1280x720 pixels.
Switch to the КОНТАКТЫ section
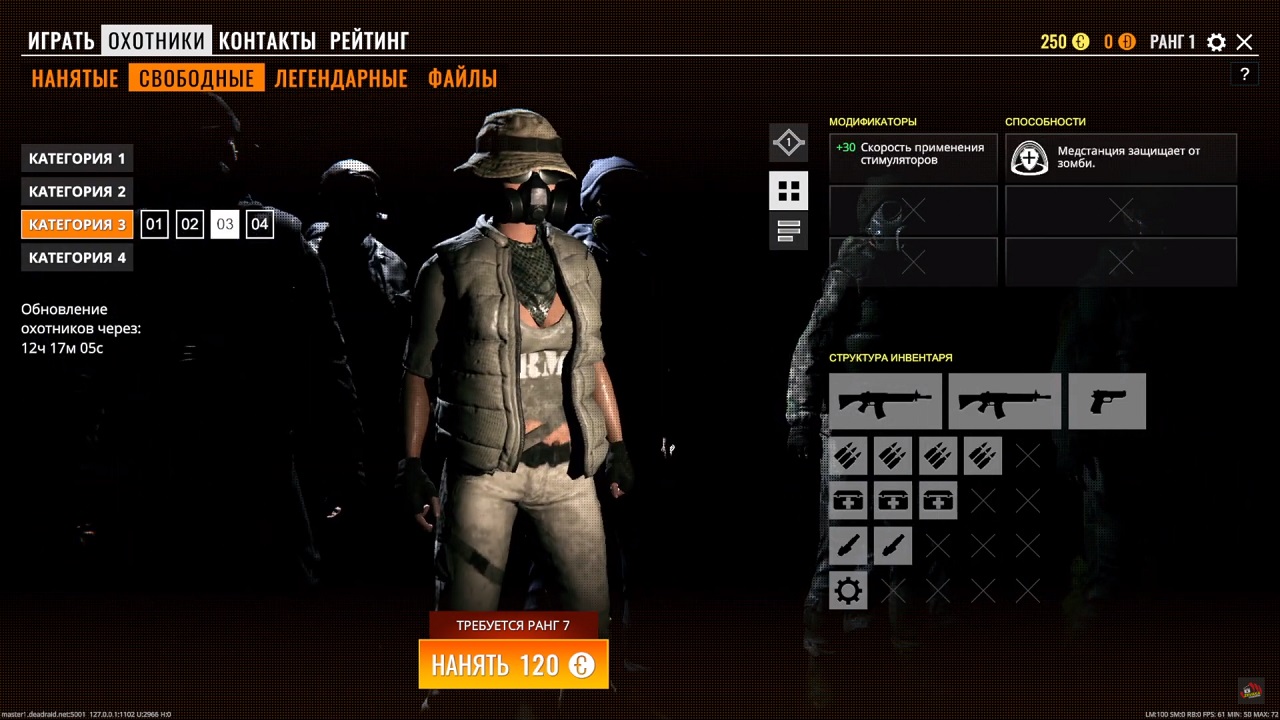[267, 41]
